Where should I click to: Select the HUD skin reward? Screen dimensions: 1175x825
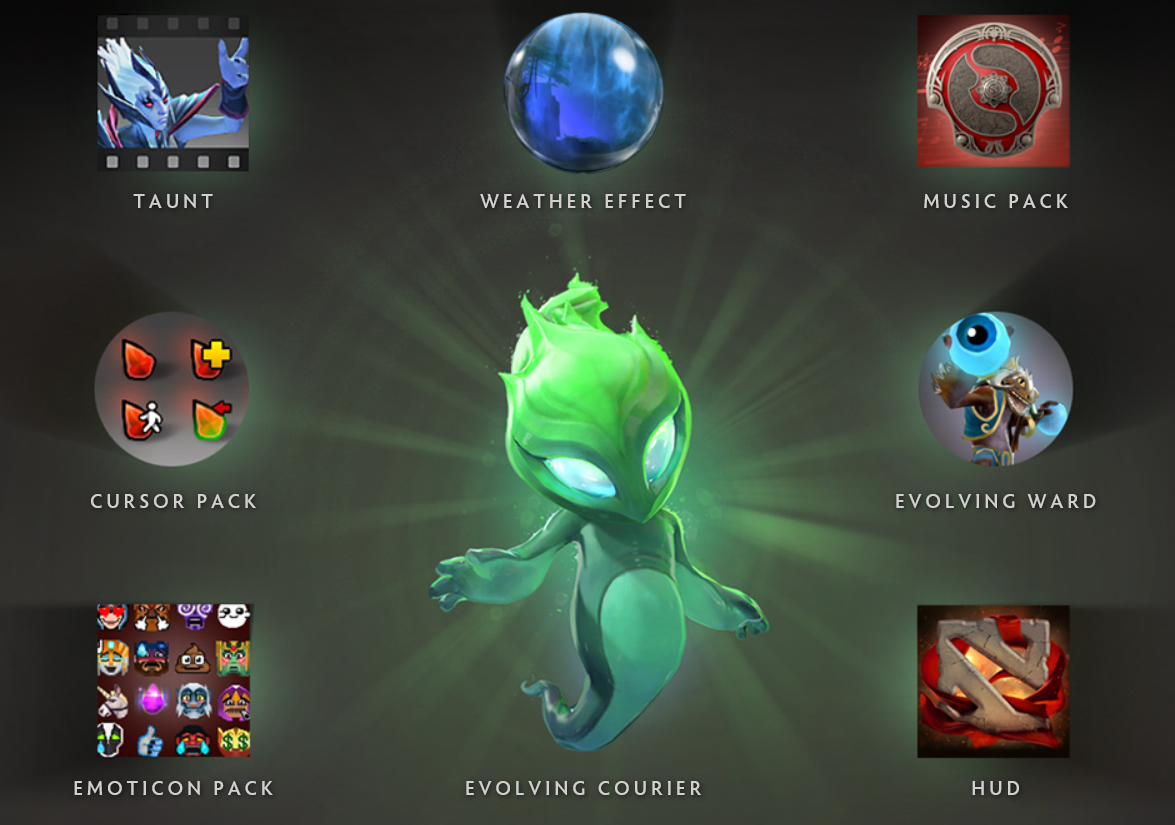click(x=993, y=681)
